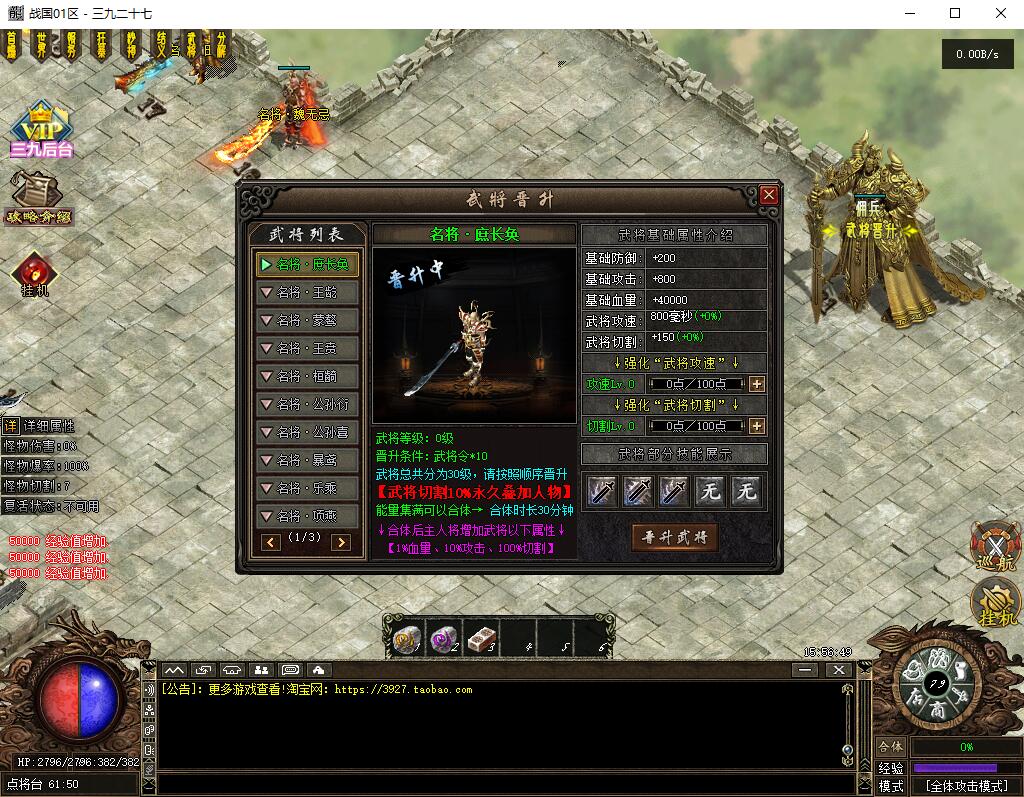Add points to 切割 cutting upgrade
Image resolution: width=1024 pixels, height=797 pixels.
(x=757, y=427)
